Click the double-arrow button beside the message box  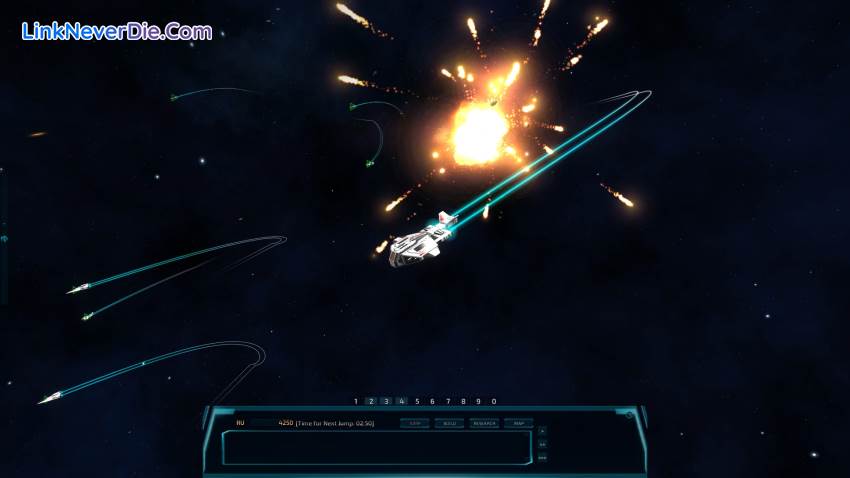(542, 444)
